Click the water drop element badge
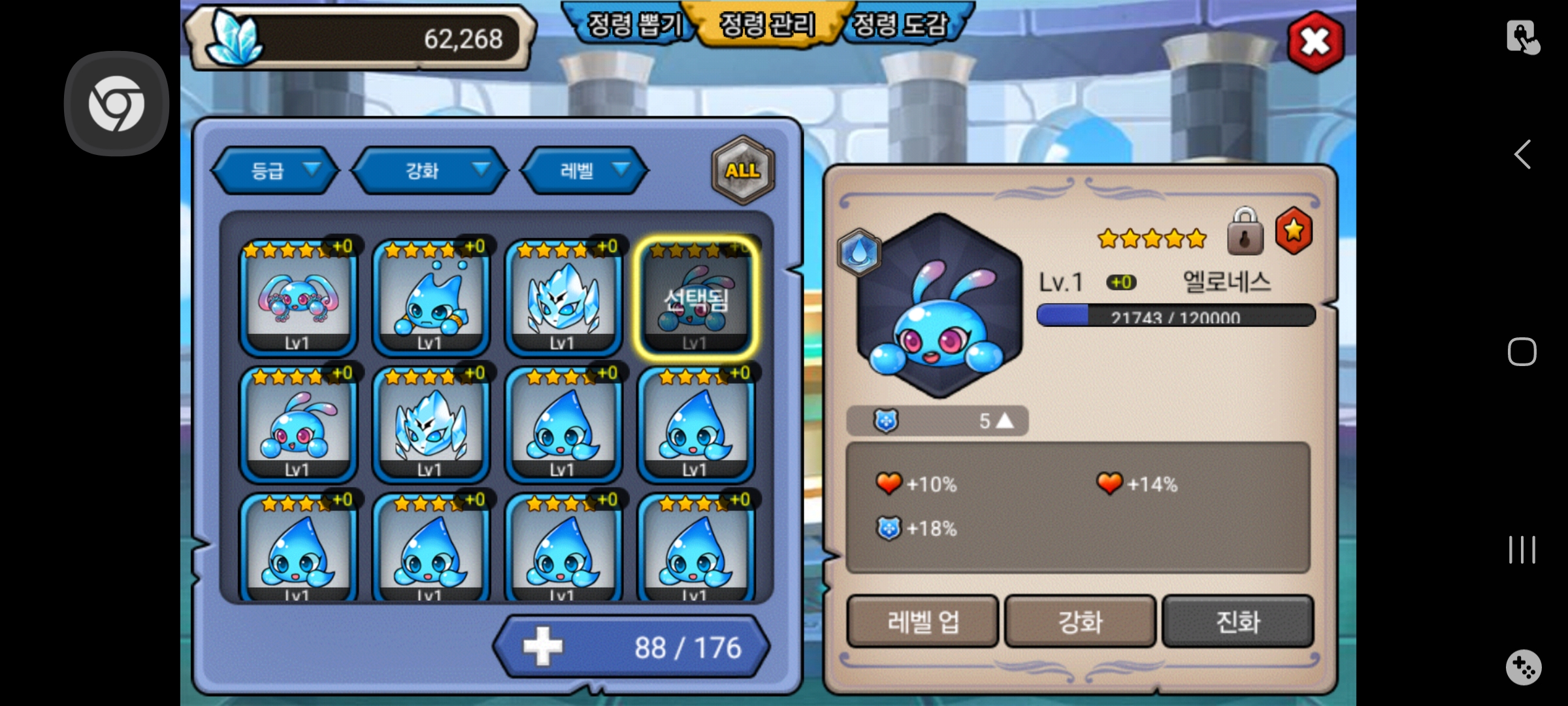This screenshot has height=706, width=1568. tap(859, 252)
